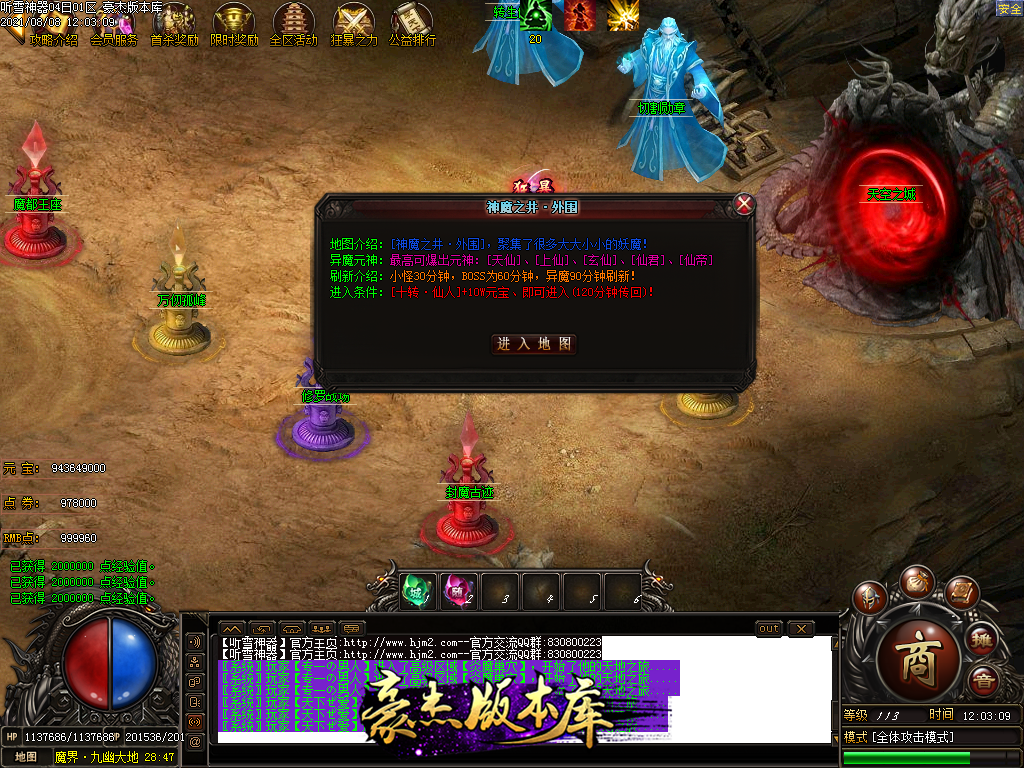Open the 公益排行 ranking scroll icon
Viewport: 1024px width, 768px height.
pos(412,24)
